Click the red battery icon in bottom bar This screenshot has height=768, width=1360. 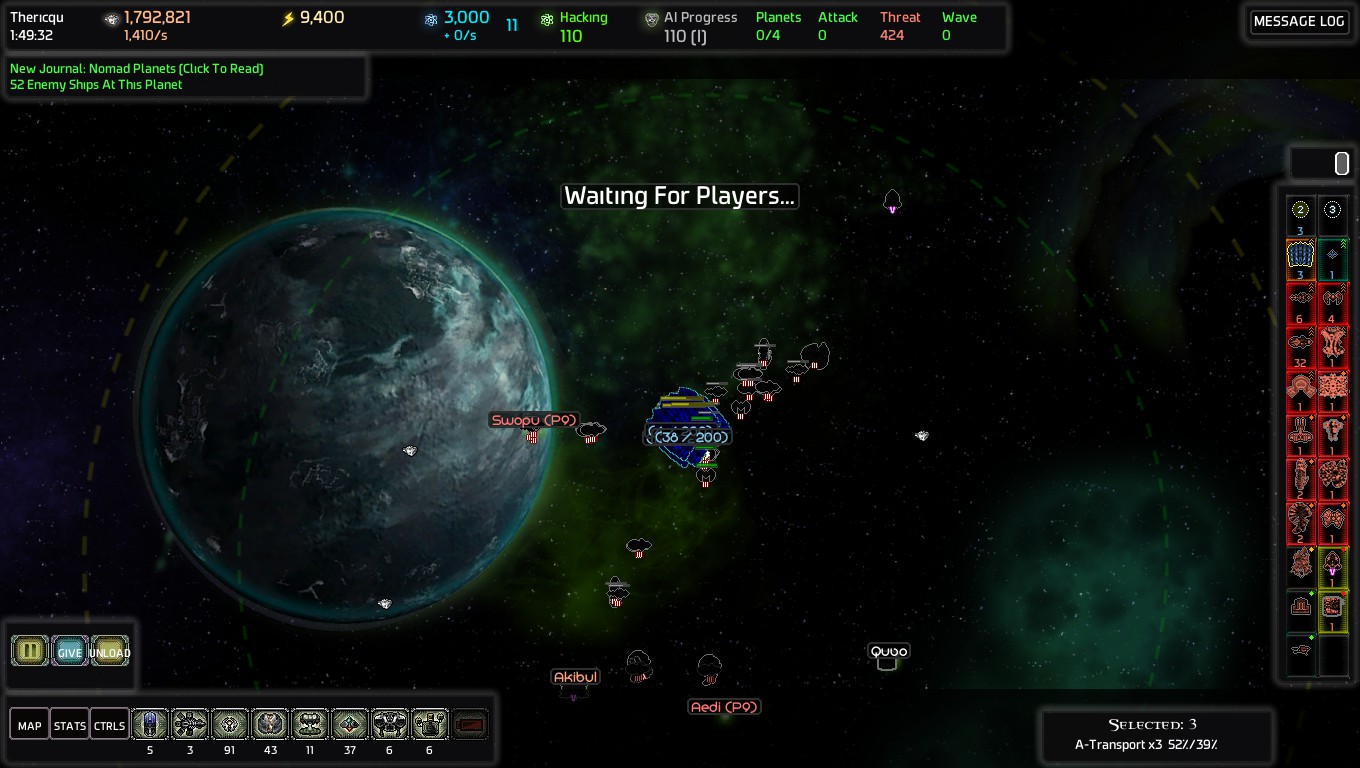[x=471, y=724]
